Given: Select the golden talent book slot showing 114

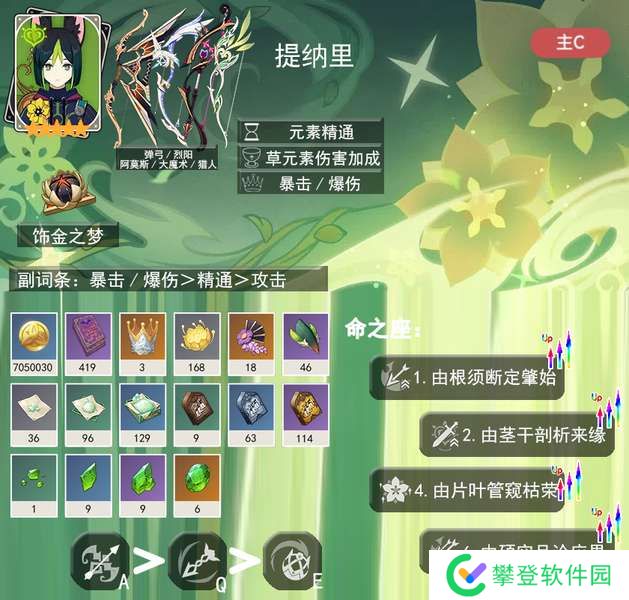Looking at the screenshot, I should tap(305, 413).
